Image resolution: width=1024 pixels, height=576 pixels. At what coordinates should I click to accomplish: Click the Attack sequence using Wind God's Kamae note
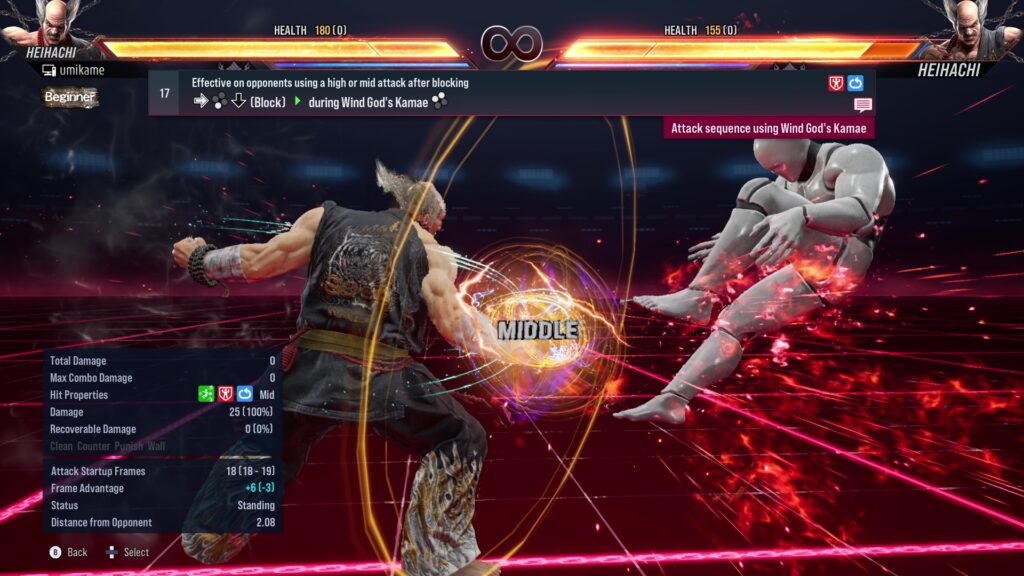[x=769, y=128]
